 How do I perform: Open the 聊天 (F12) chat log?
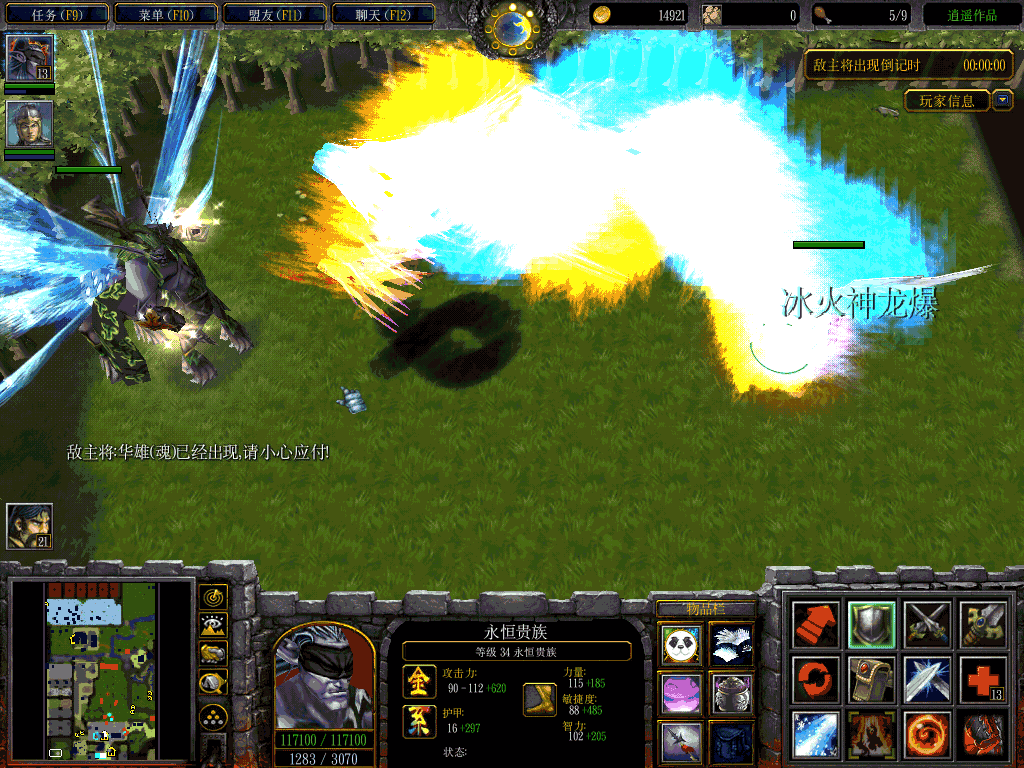[x=381, y=15]
